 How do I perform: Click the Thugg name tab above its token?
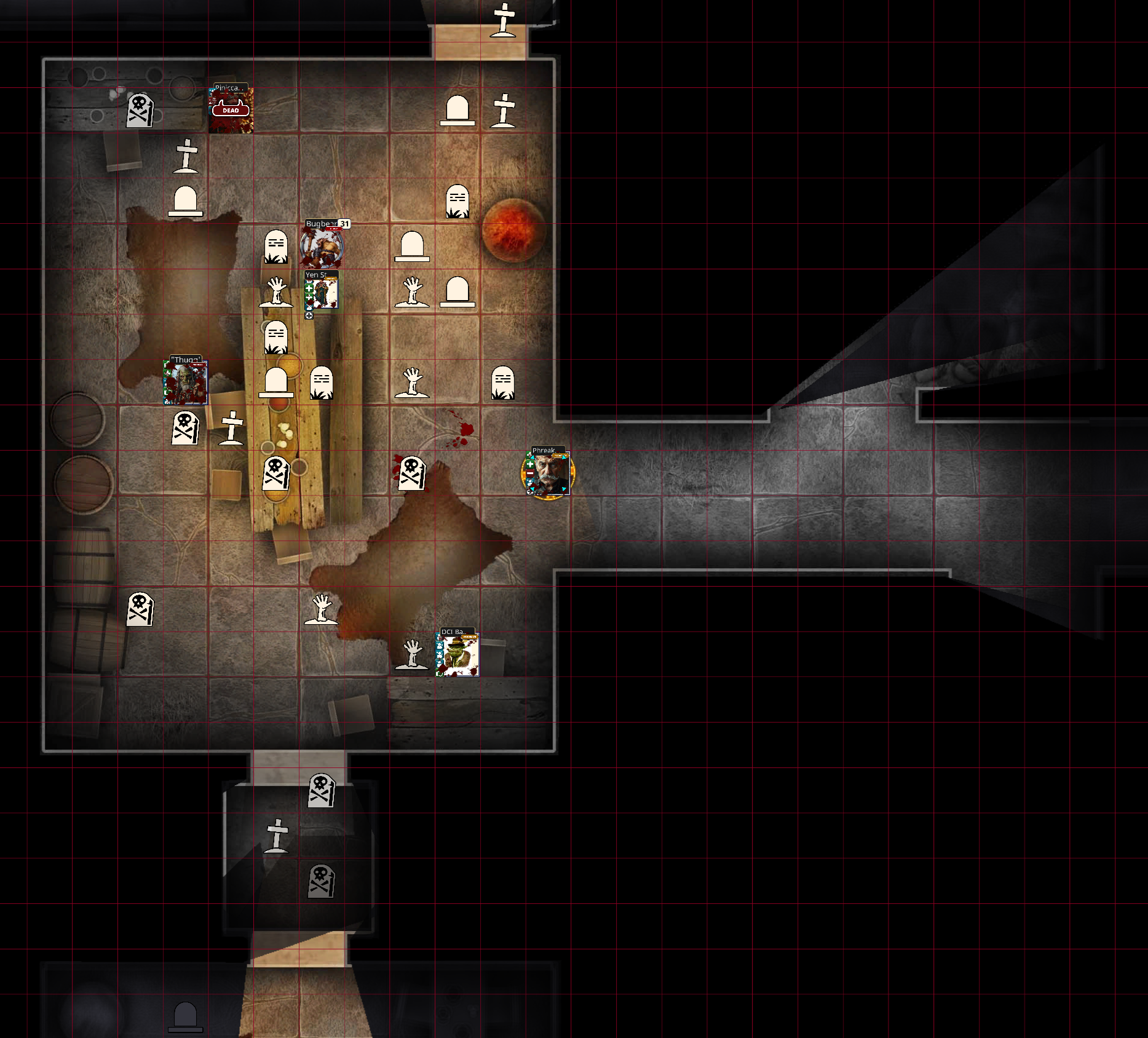[186, 359]
